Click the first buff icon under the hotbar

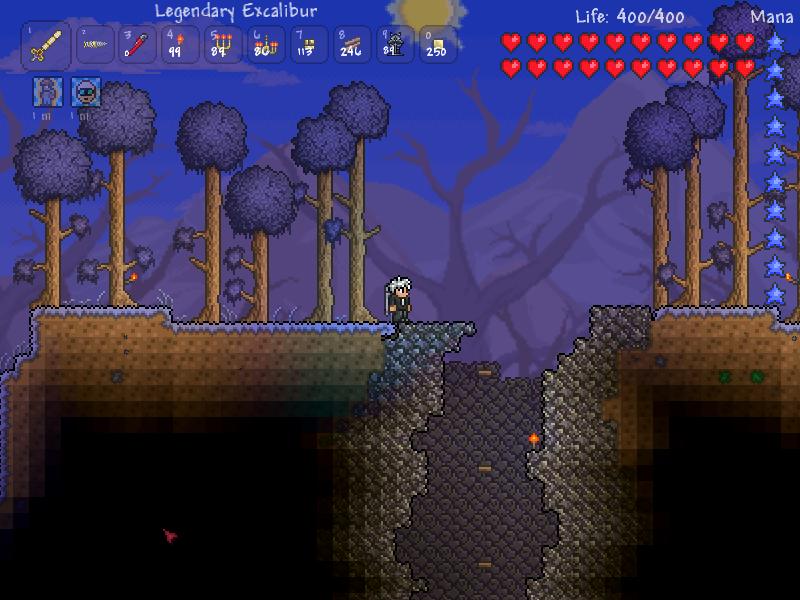pyautogui.click(x=46, y=92)
